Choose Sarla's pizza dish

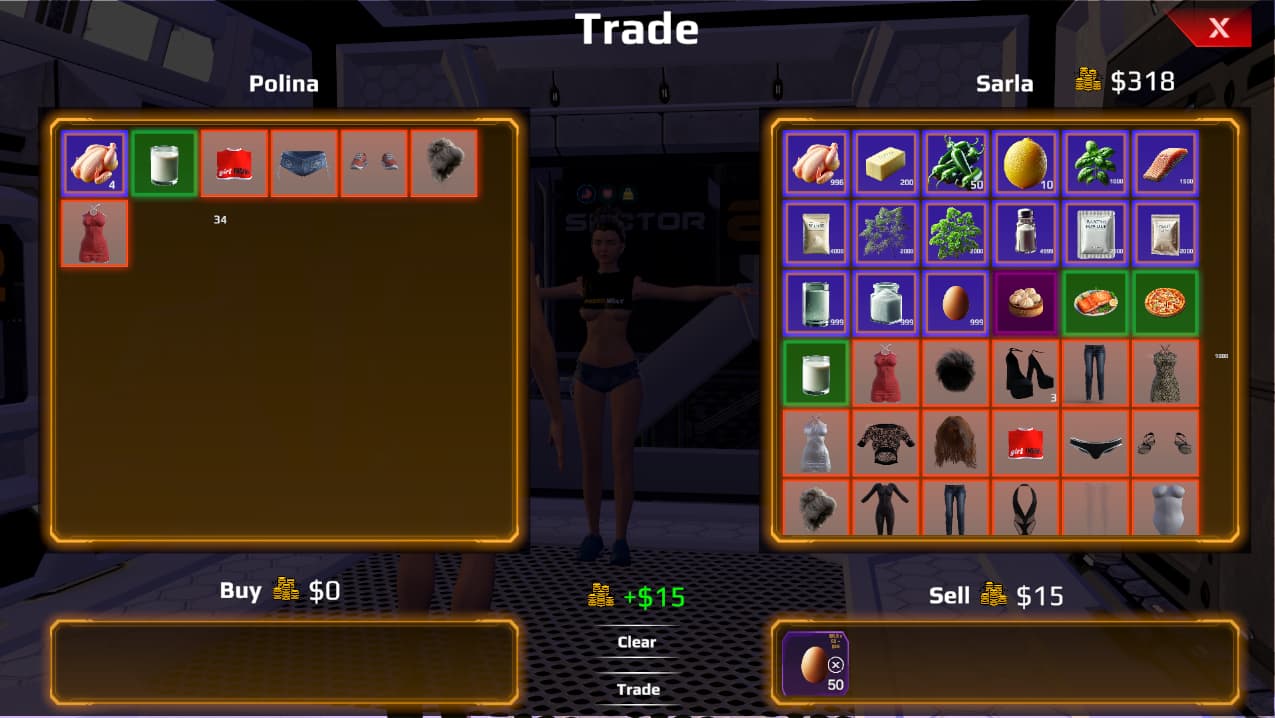coord(1166,303)
